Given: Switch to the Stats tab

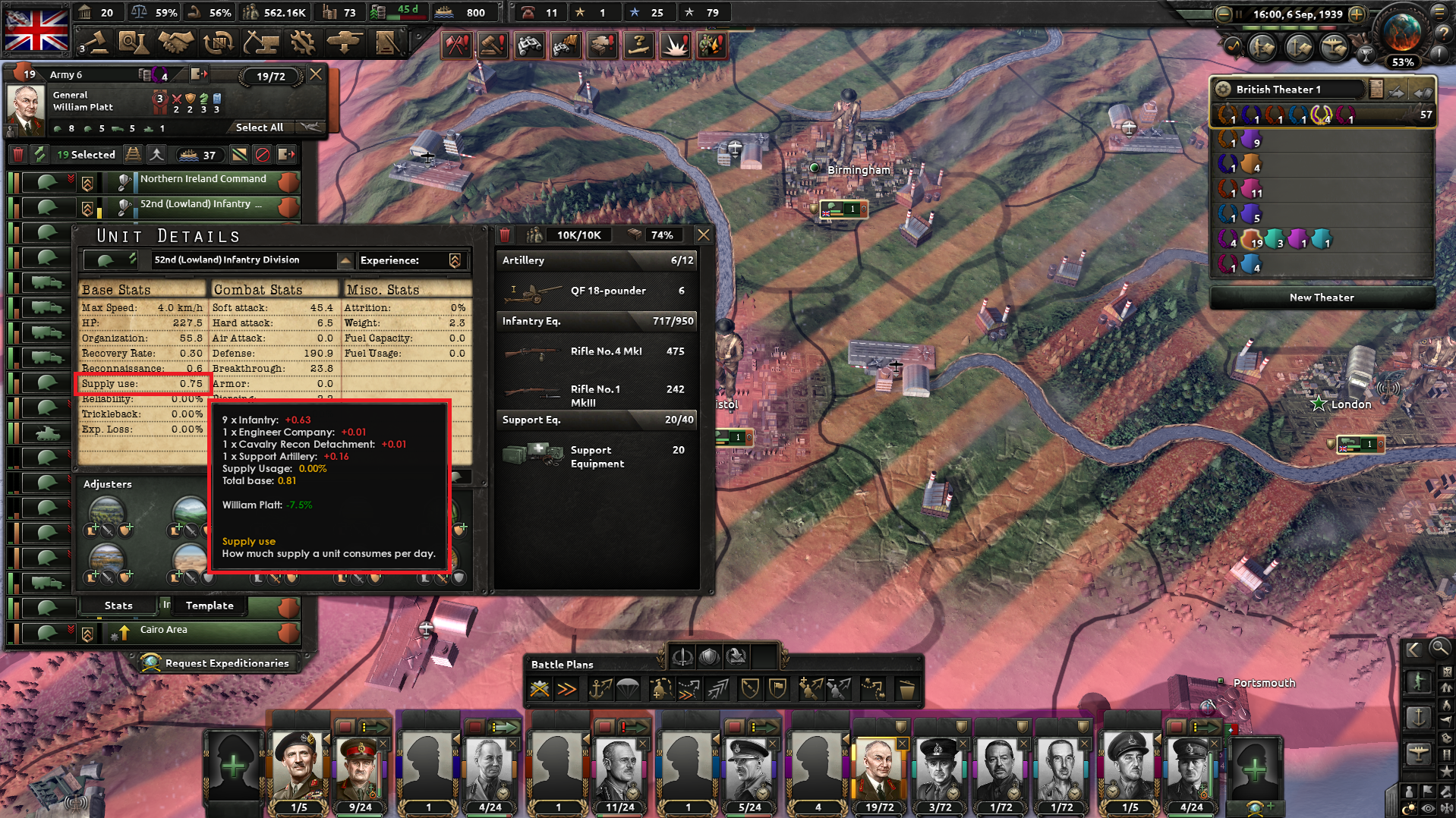Looking at the screenshot, I should [118, 606].
